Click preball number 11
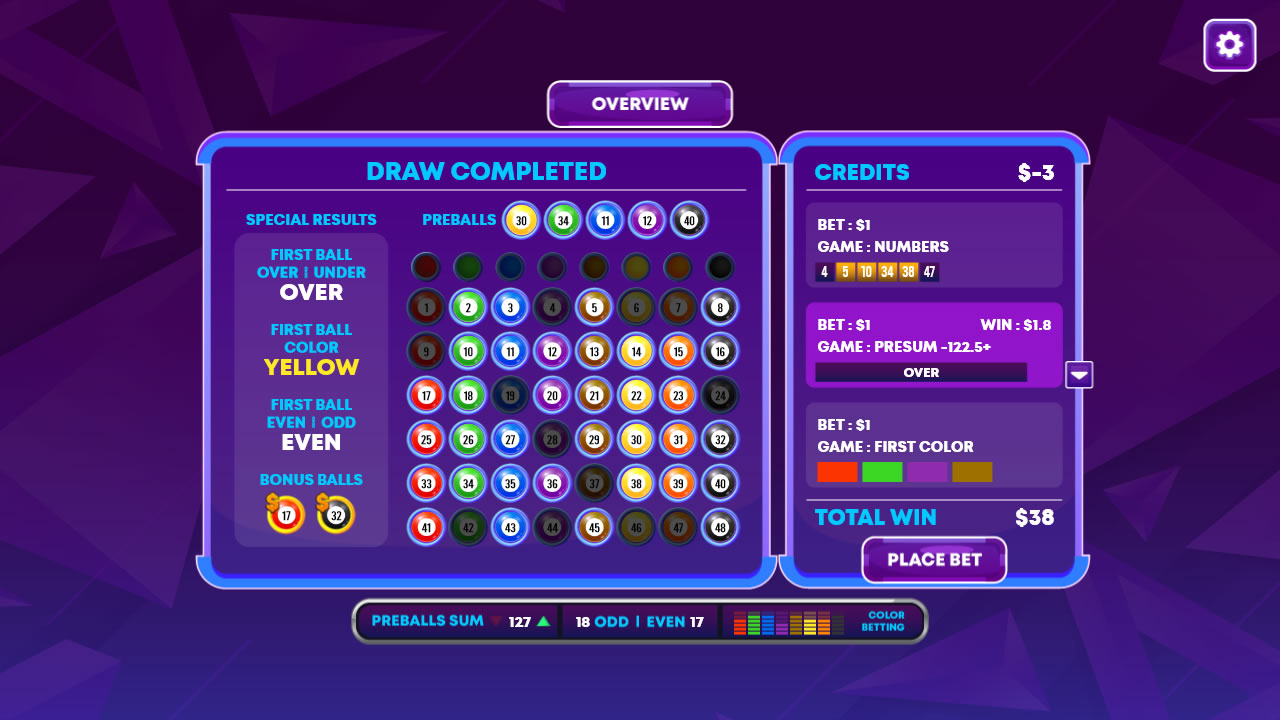The width and height of the screenshot is (1280, 720). [x=604, y=220]
